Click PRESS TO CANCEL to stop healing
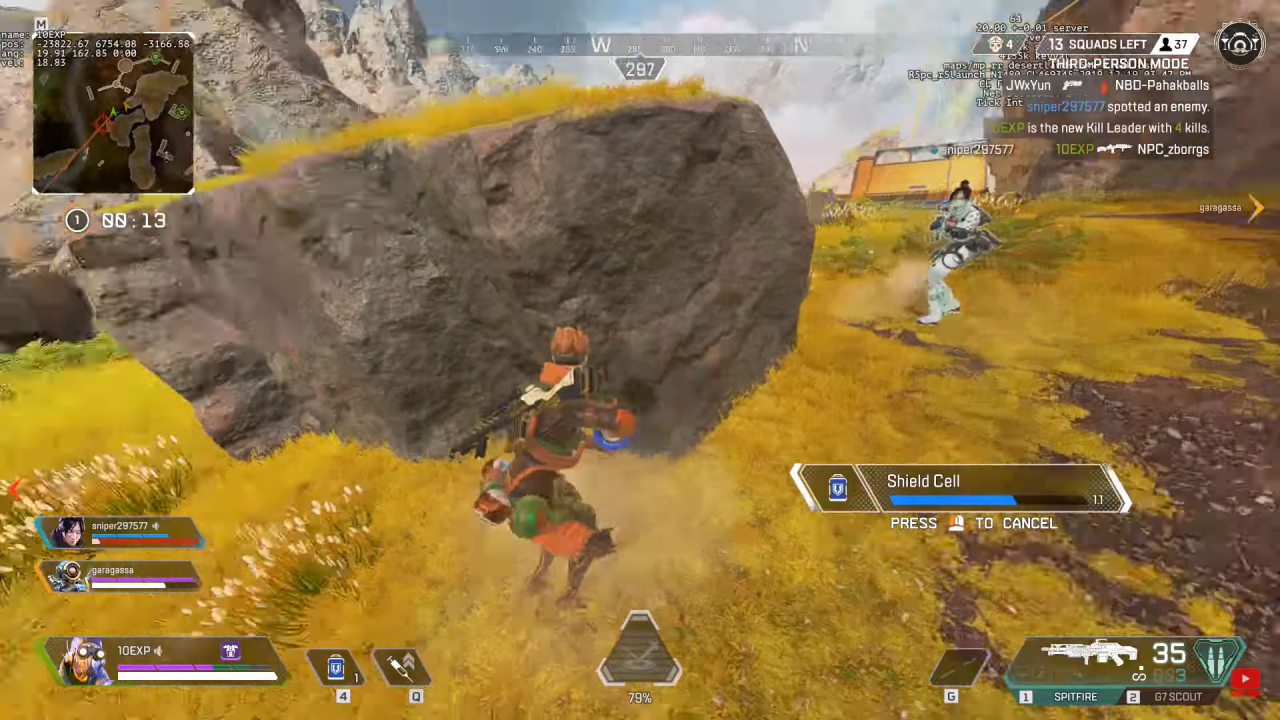1280x720 pixels. click(971, 523)
